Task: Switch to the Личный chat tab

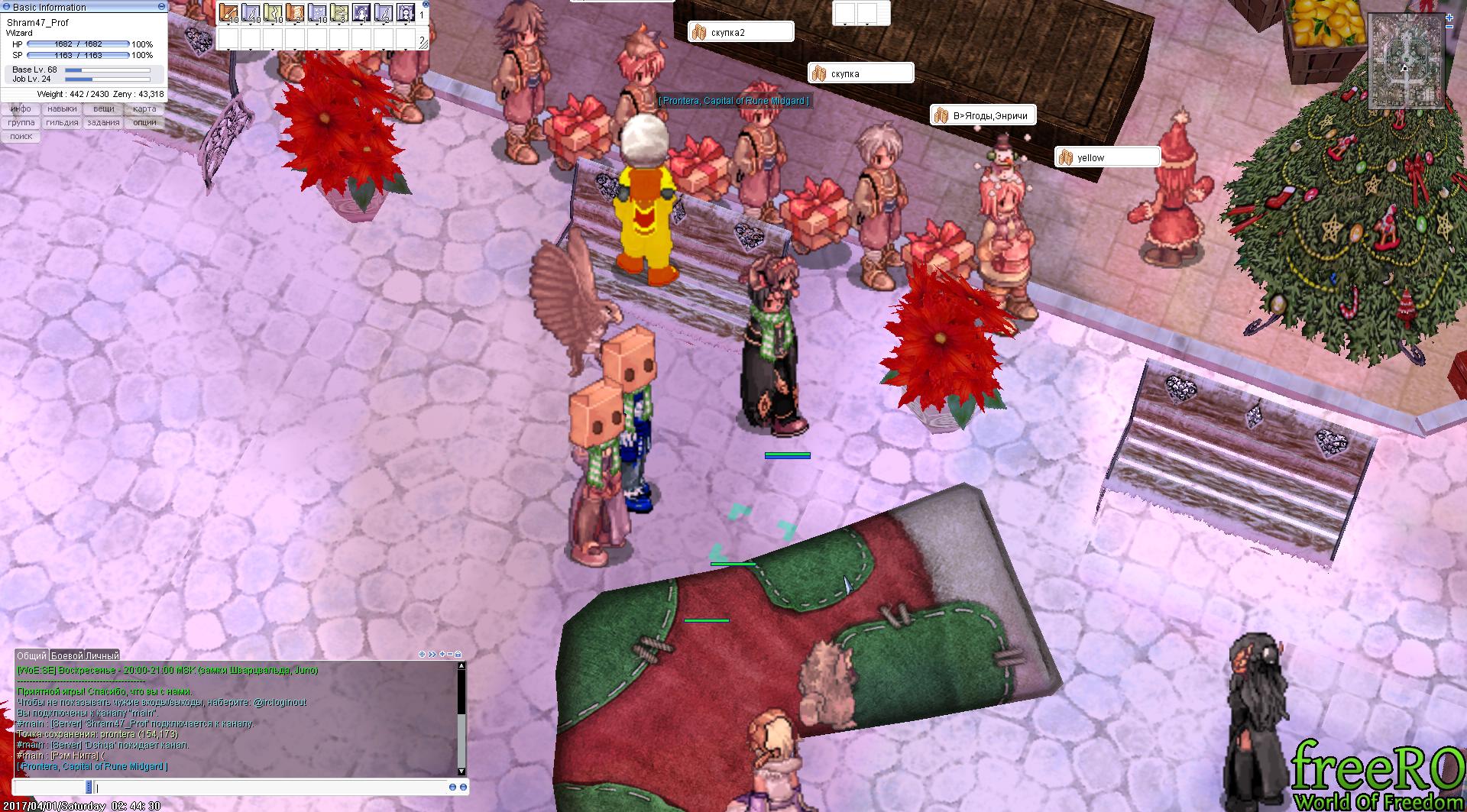Action: [x=102, y=655]
